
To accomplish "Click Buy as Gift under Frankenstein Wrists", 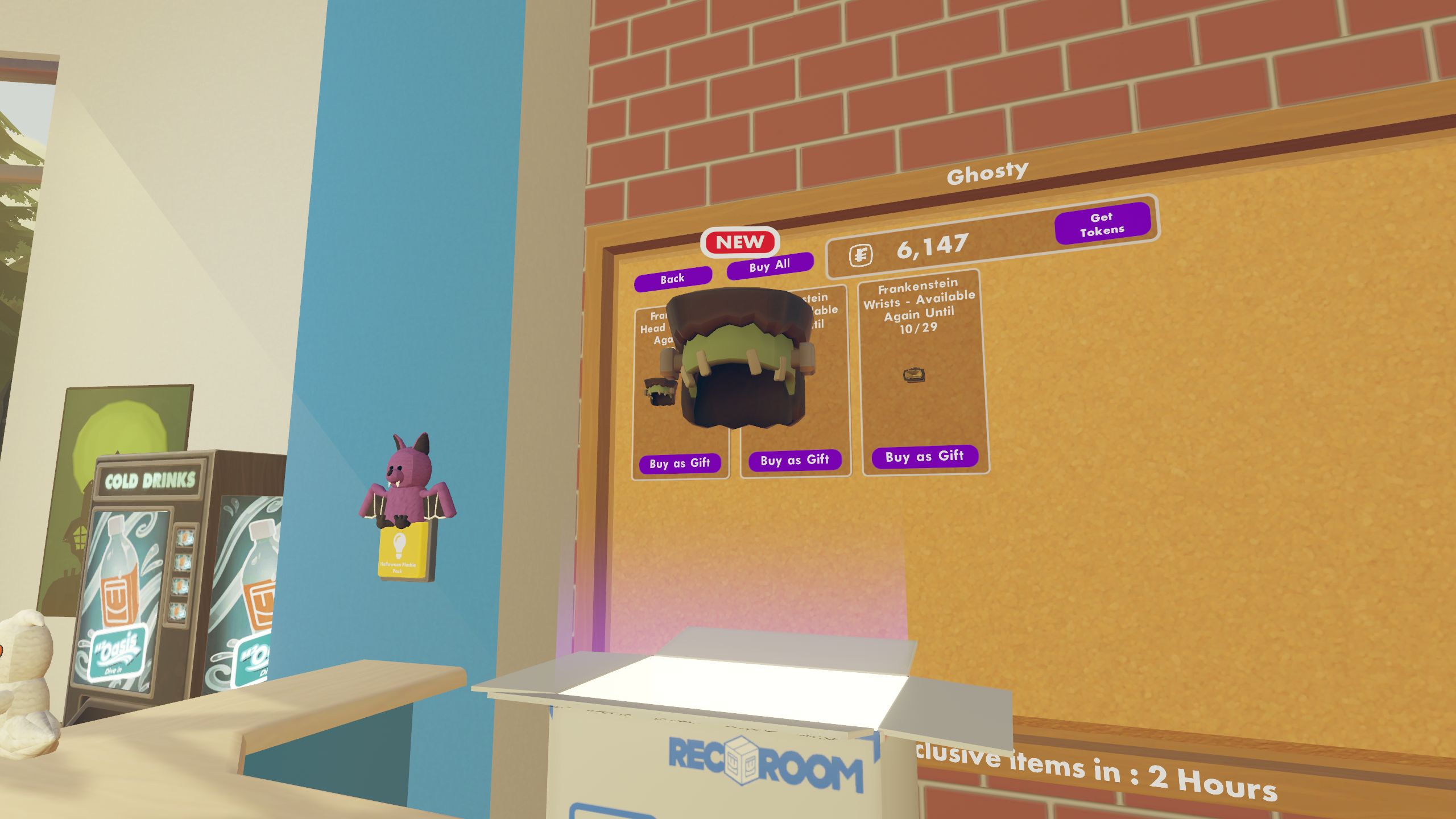I will point(924,456).
